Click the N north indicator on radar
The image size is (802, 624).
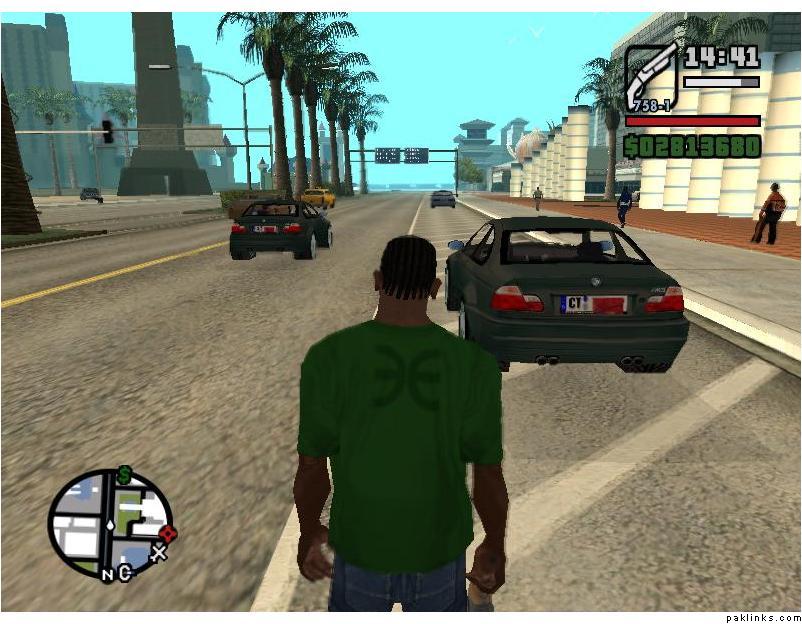pos(108,574)
